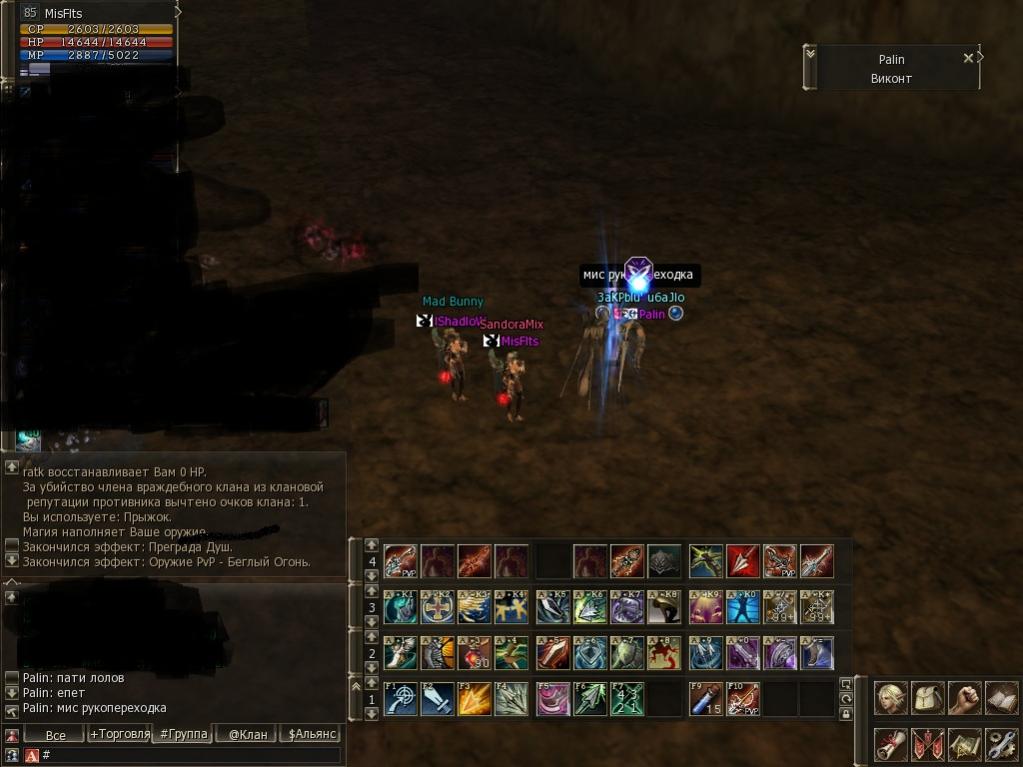Open system settings wrench and gears icon

(x=1001, y=744)
